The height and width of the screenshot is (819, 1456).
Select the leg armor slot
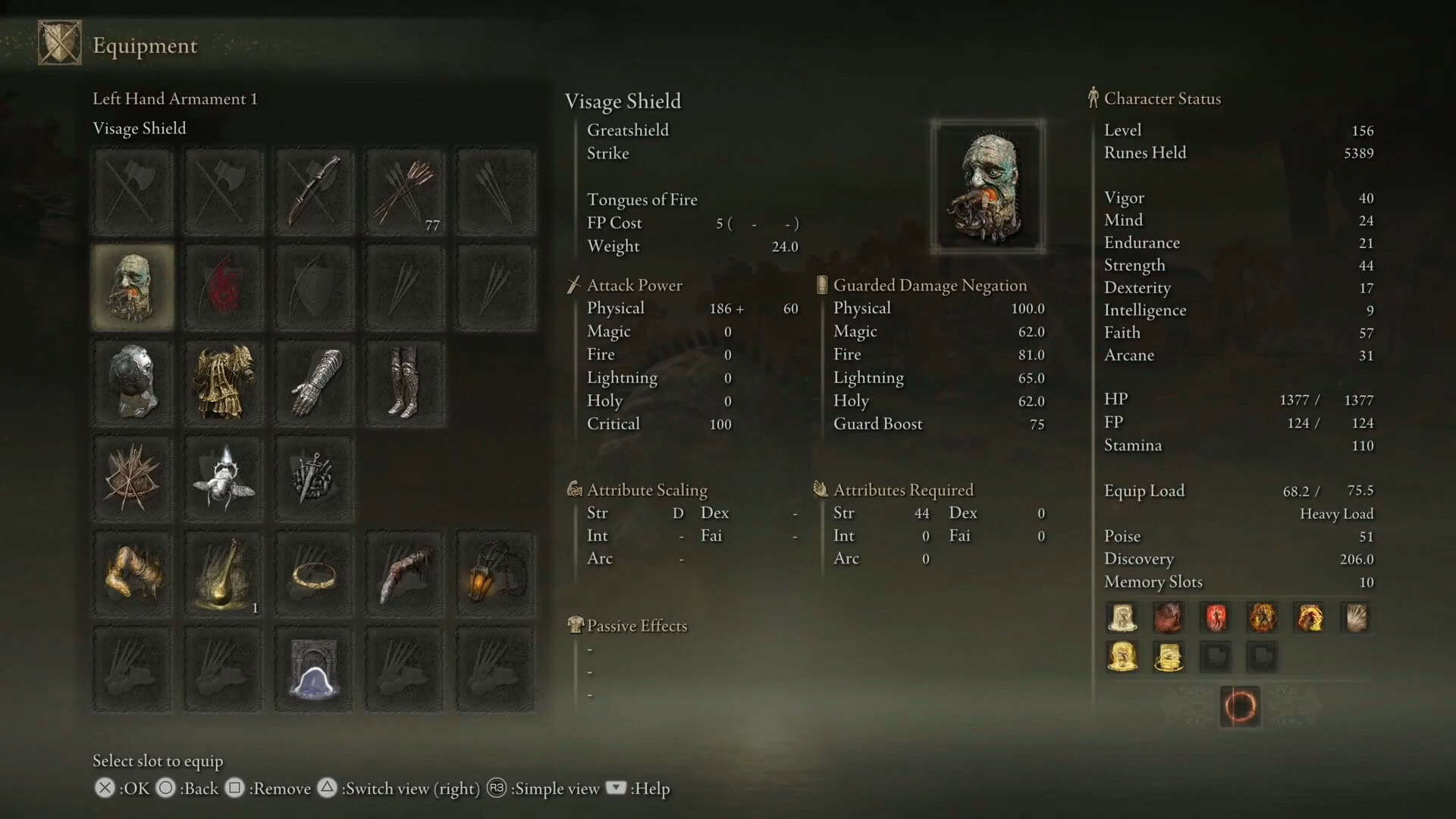coord(405,382)
